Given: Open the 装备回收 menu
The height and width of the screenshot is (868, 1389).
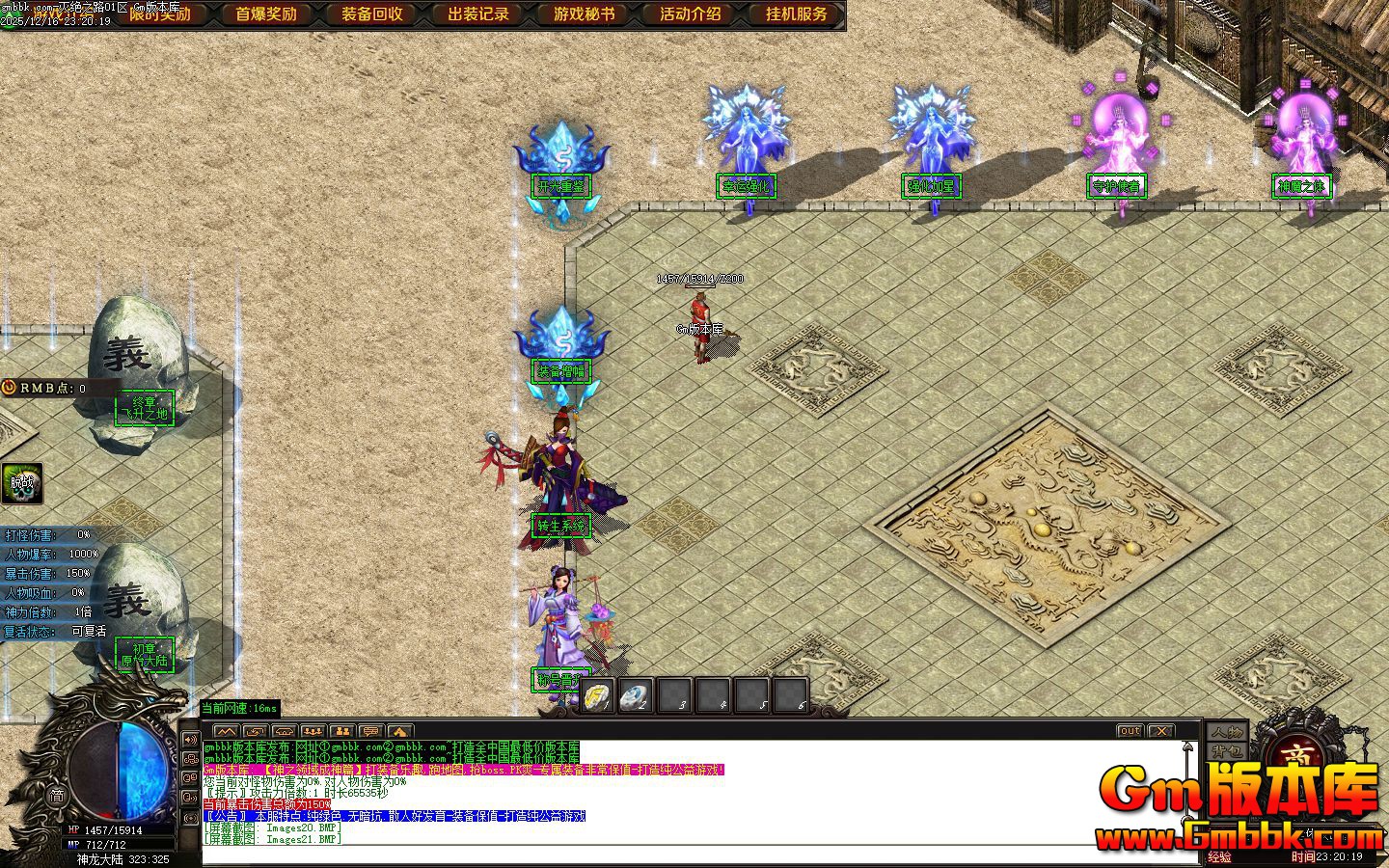Looking at the screenshot, I should coord(370,14).
